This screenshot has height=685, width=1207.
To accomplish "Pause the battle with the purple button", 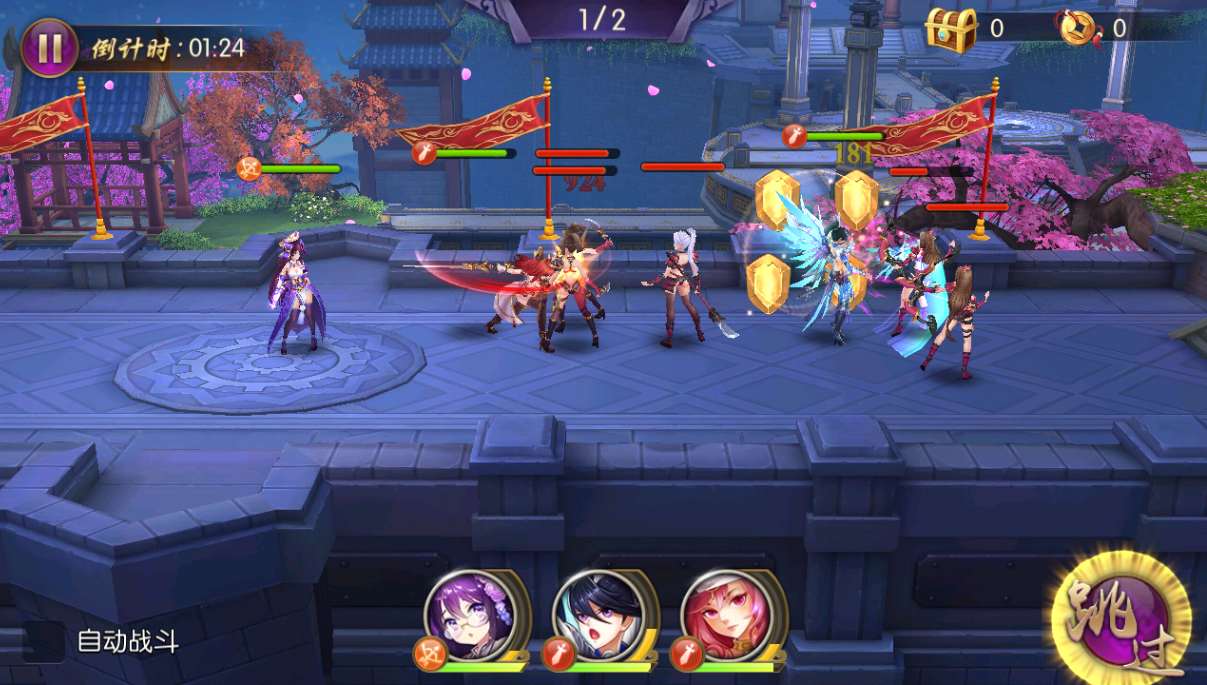I will 49,48.
